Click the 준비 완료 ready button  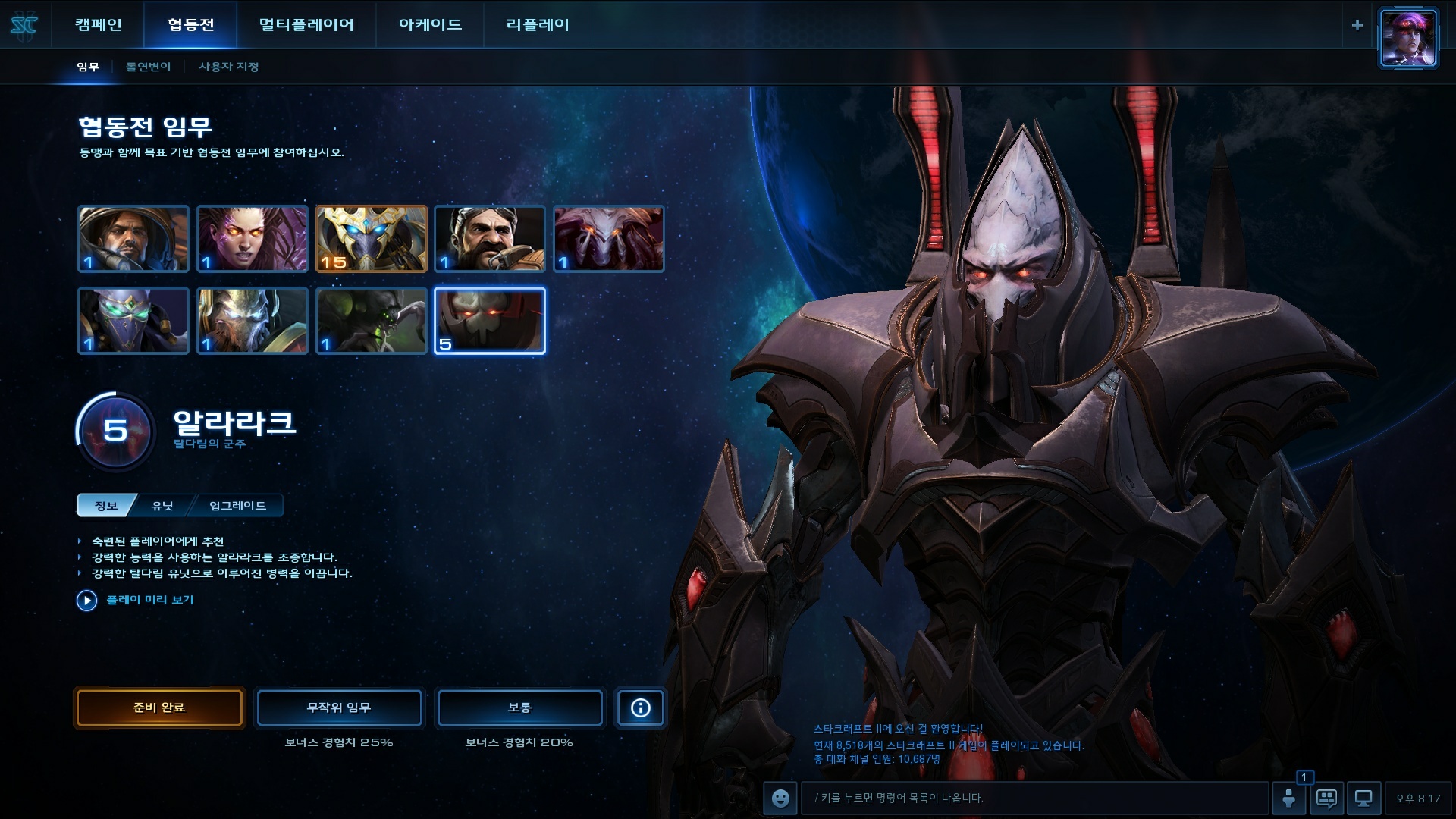[x=159, y=708]
